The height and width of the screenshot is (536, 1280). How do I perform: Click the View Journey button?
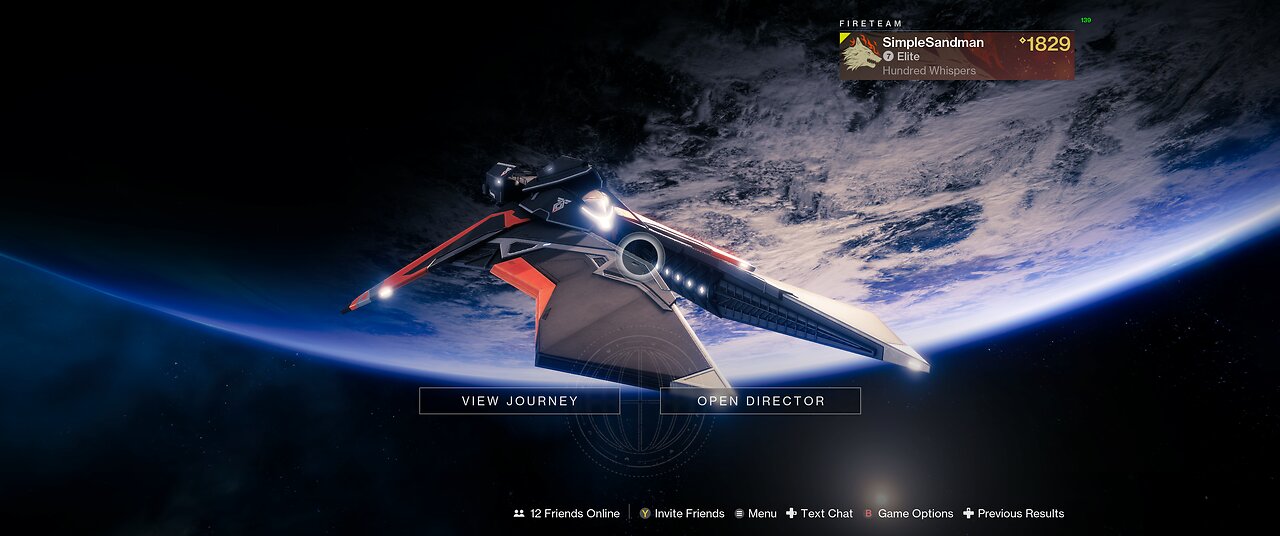[x=519, y=401]
